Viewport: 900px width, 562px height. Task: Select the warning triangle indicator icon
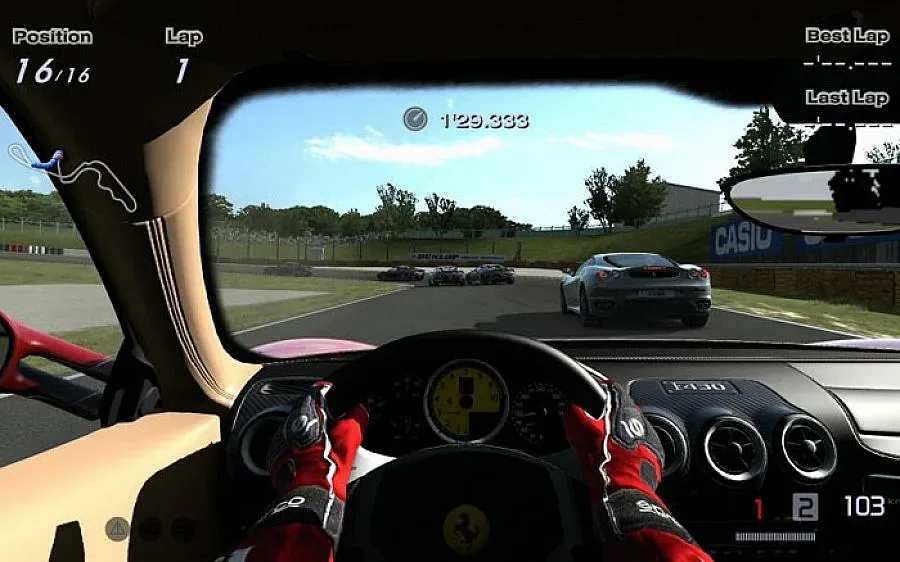coord(117,528)
